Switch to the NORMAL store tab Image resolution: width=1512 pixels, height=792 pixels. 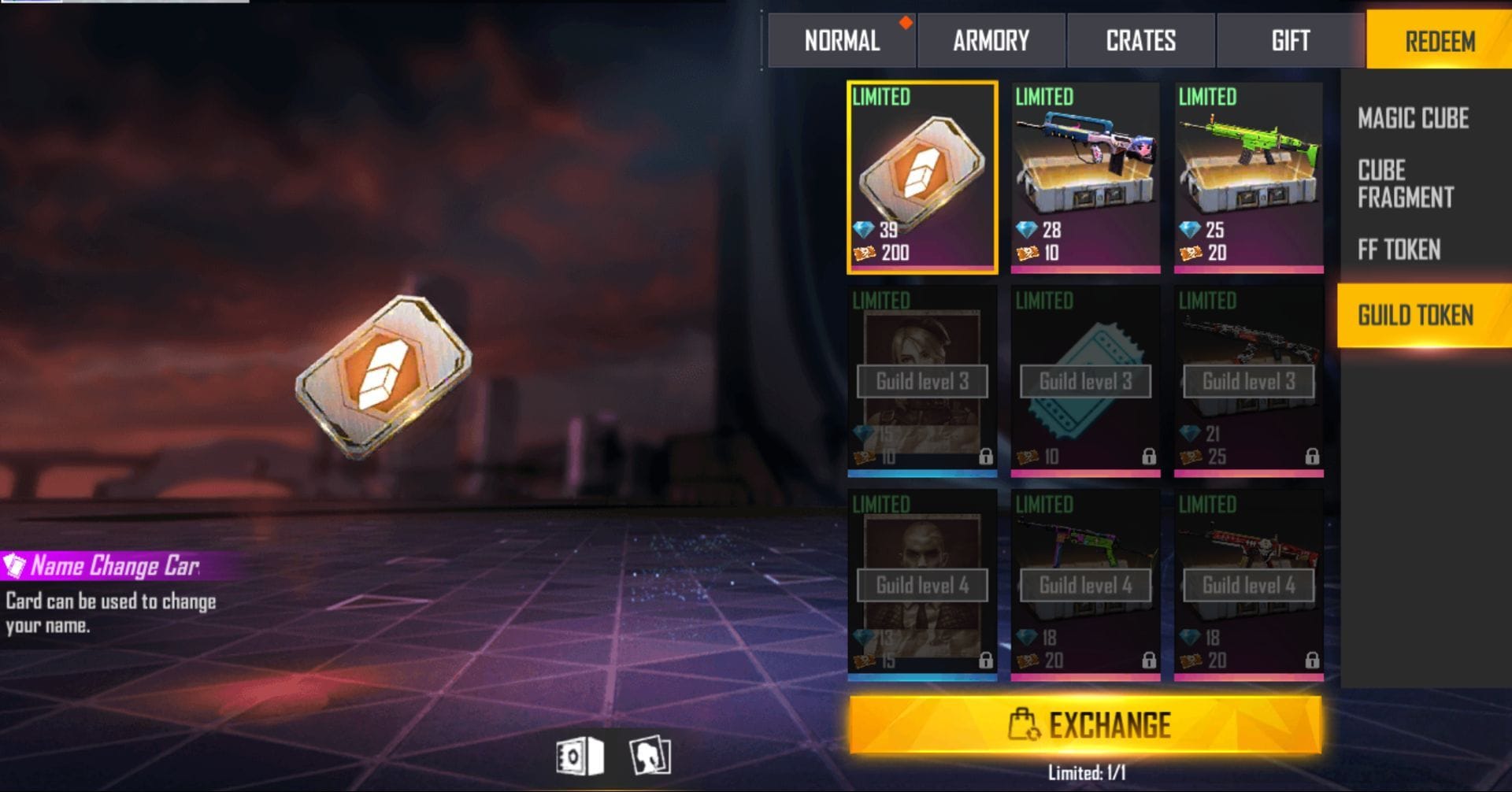pos(841,41)
